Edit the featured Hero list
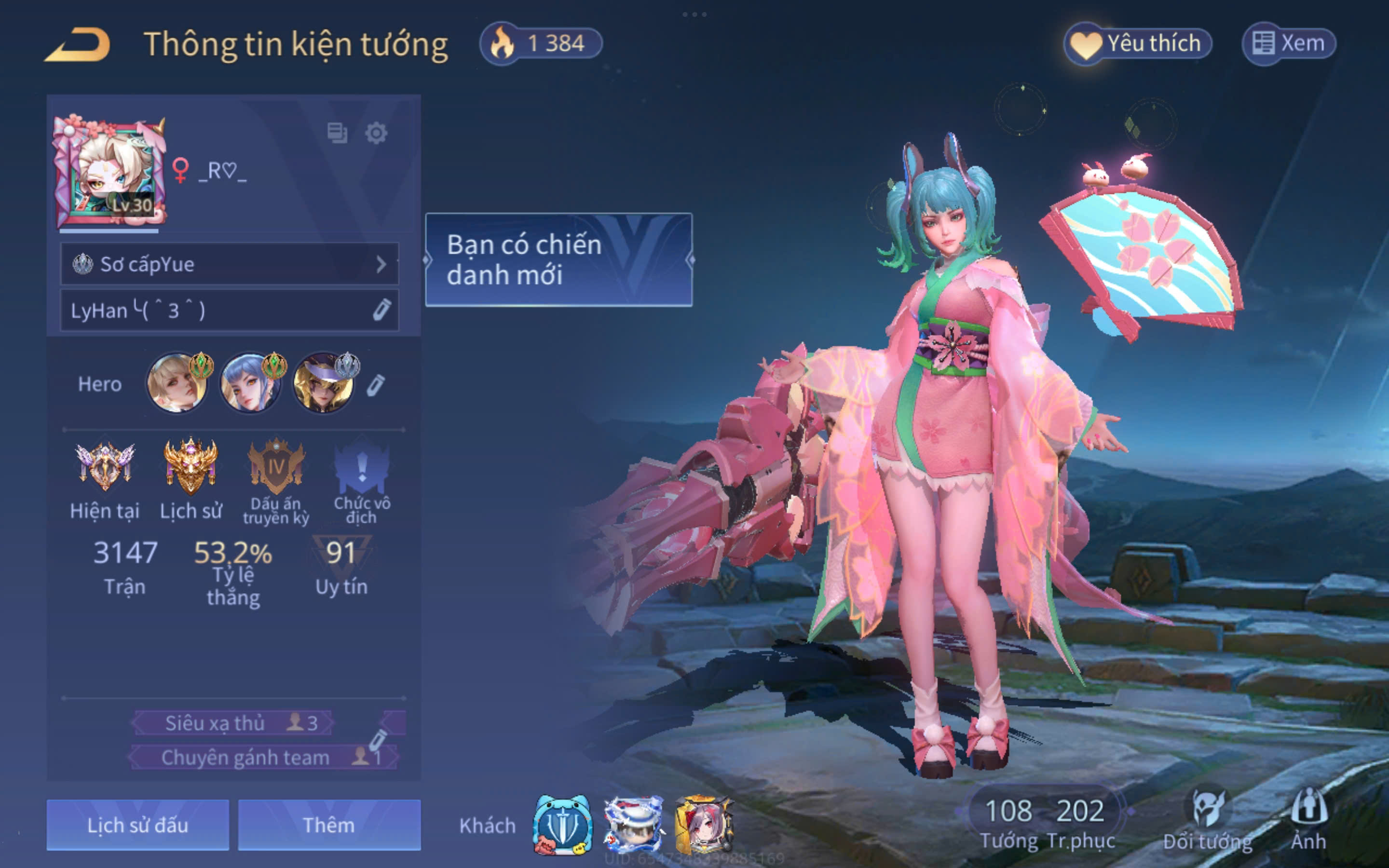1389x868 pixels. [376, 385]
